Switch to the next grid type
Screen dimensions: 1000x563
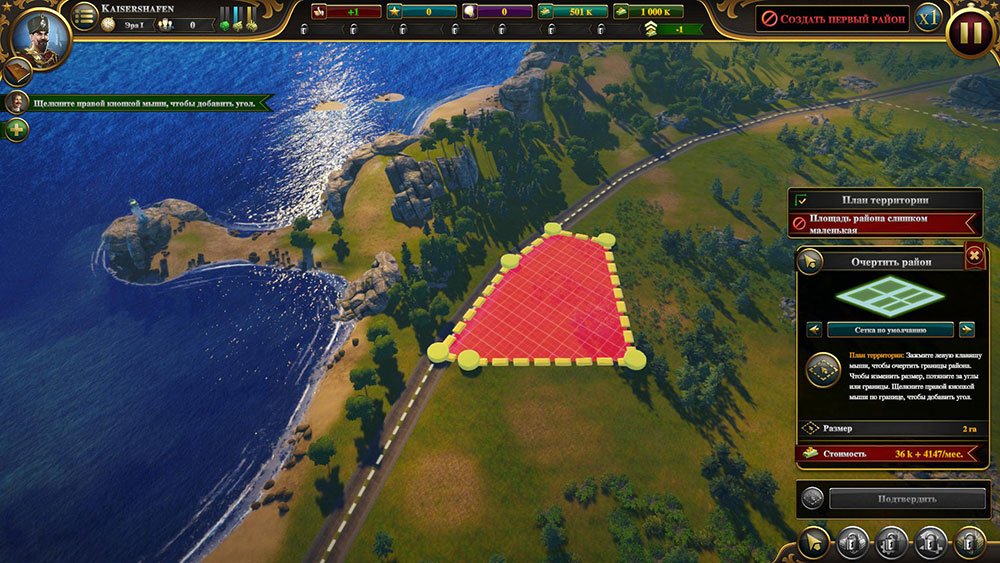coord(966,329)
